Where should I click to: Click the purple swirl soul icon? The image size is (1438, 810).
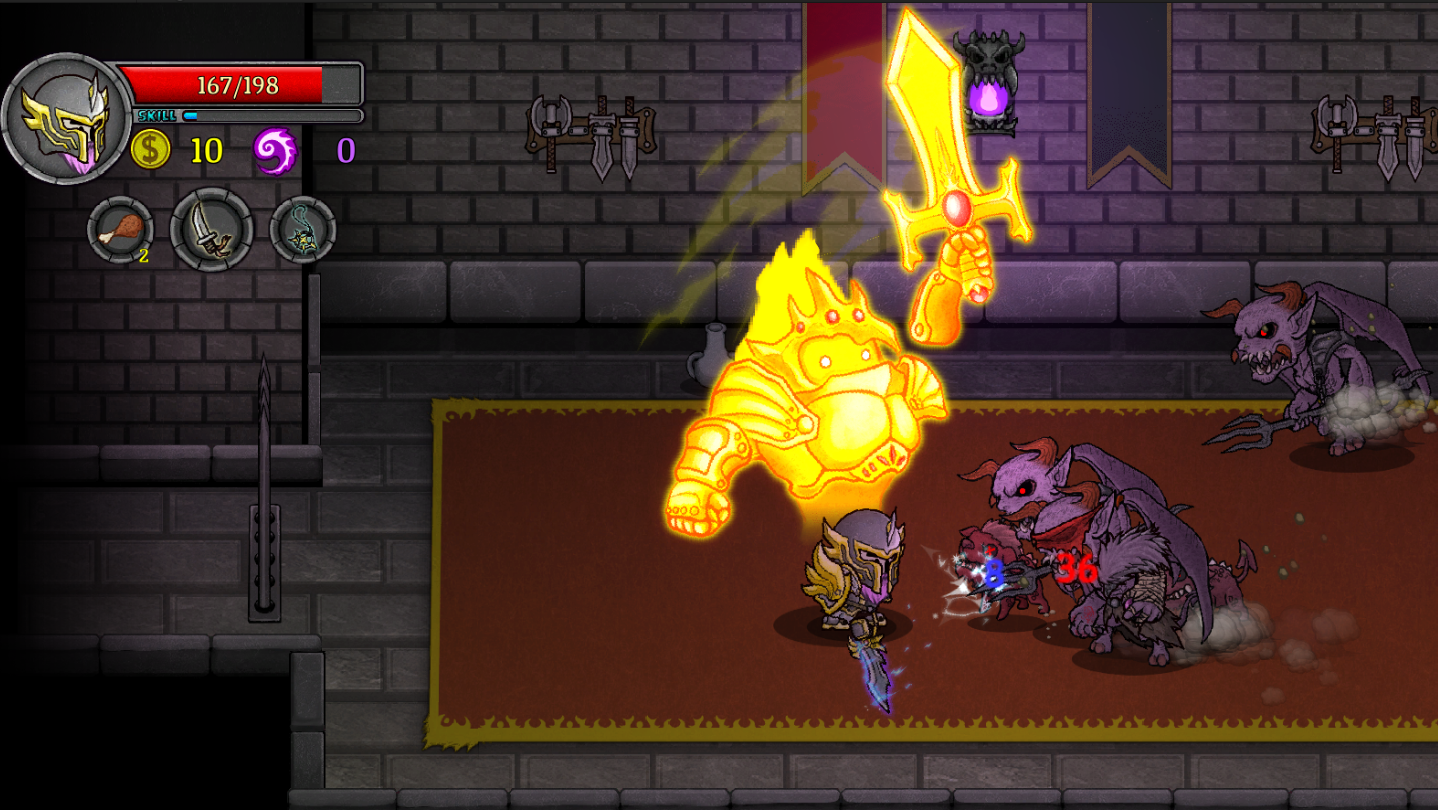[x=274, y=150]
